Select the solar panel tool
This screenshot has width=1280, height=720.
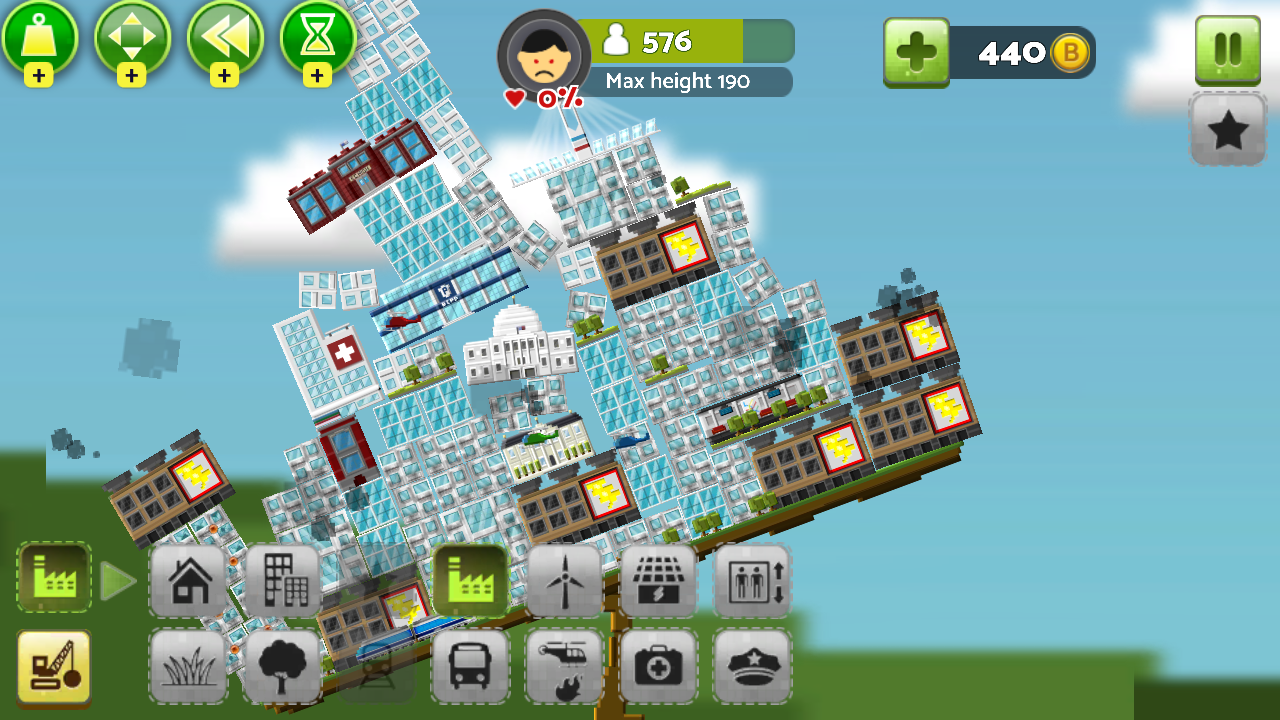659,580
